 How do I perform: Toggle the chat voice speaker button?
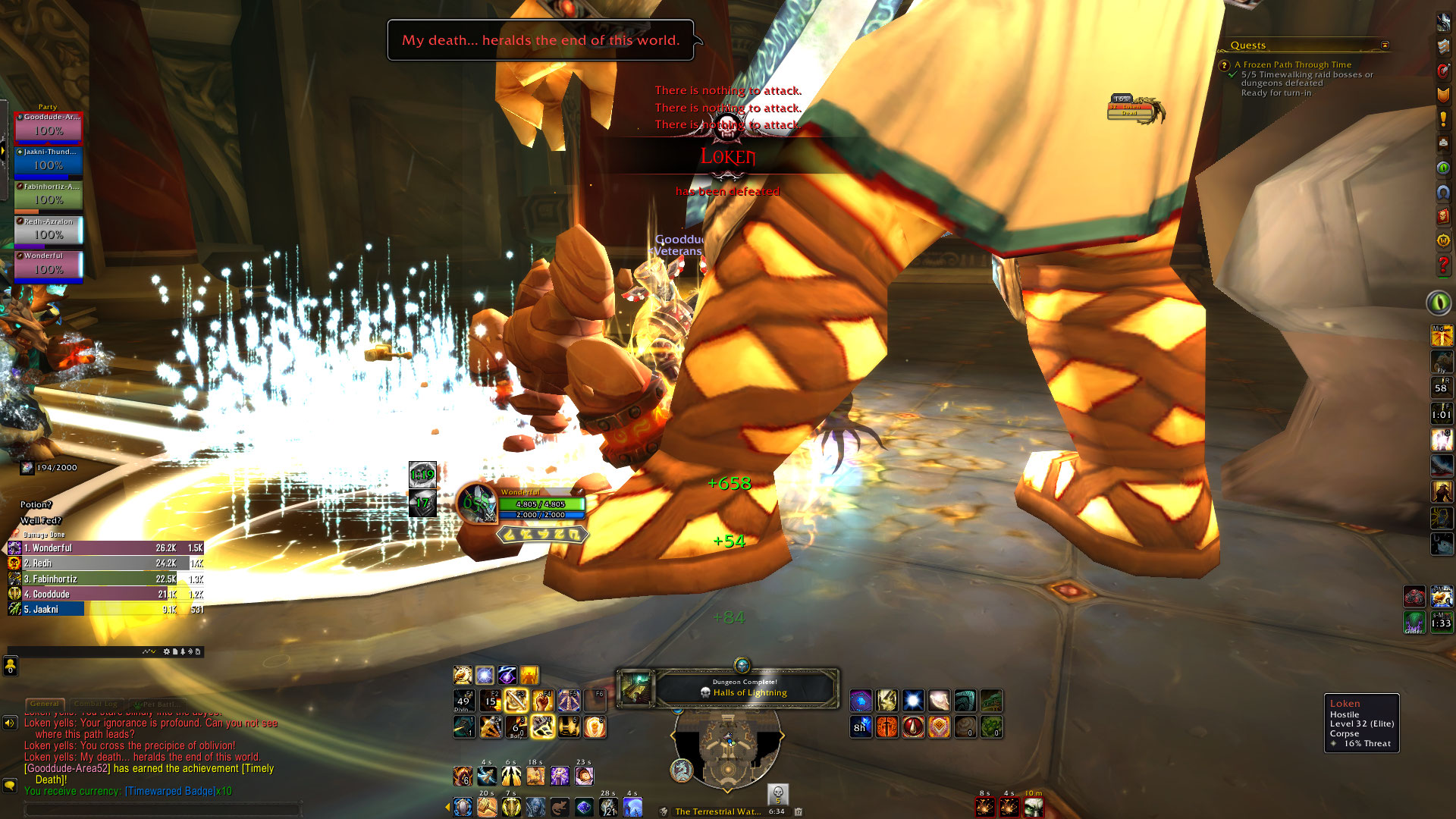[x=10, y=723]
